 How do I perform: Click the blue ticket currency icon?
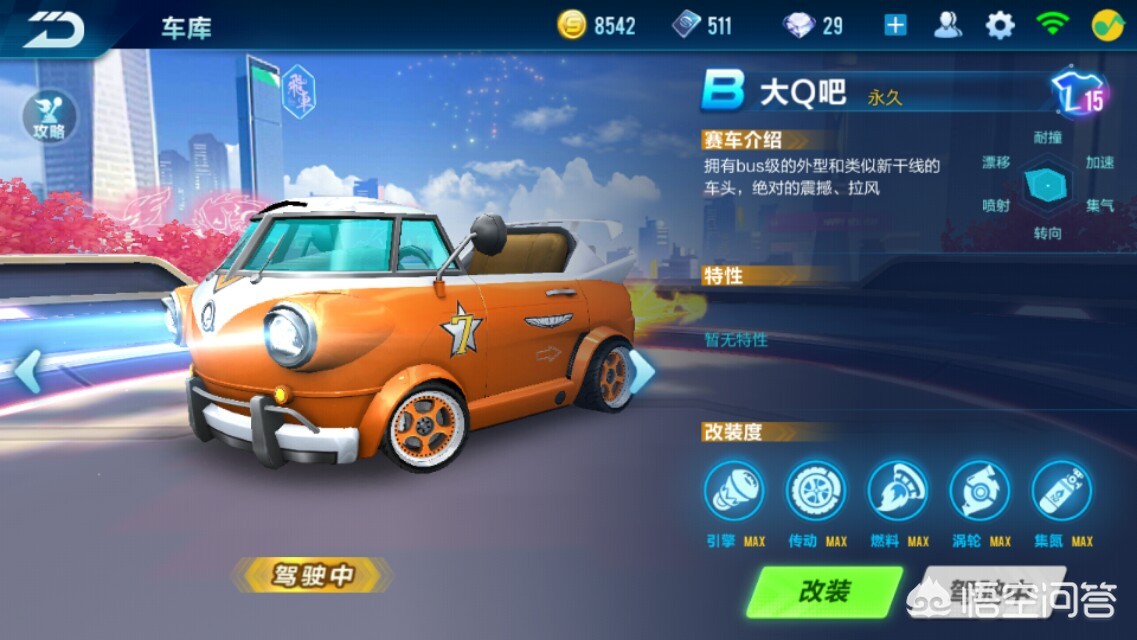[687, 26]
